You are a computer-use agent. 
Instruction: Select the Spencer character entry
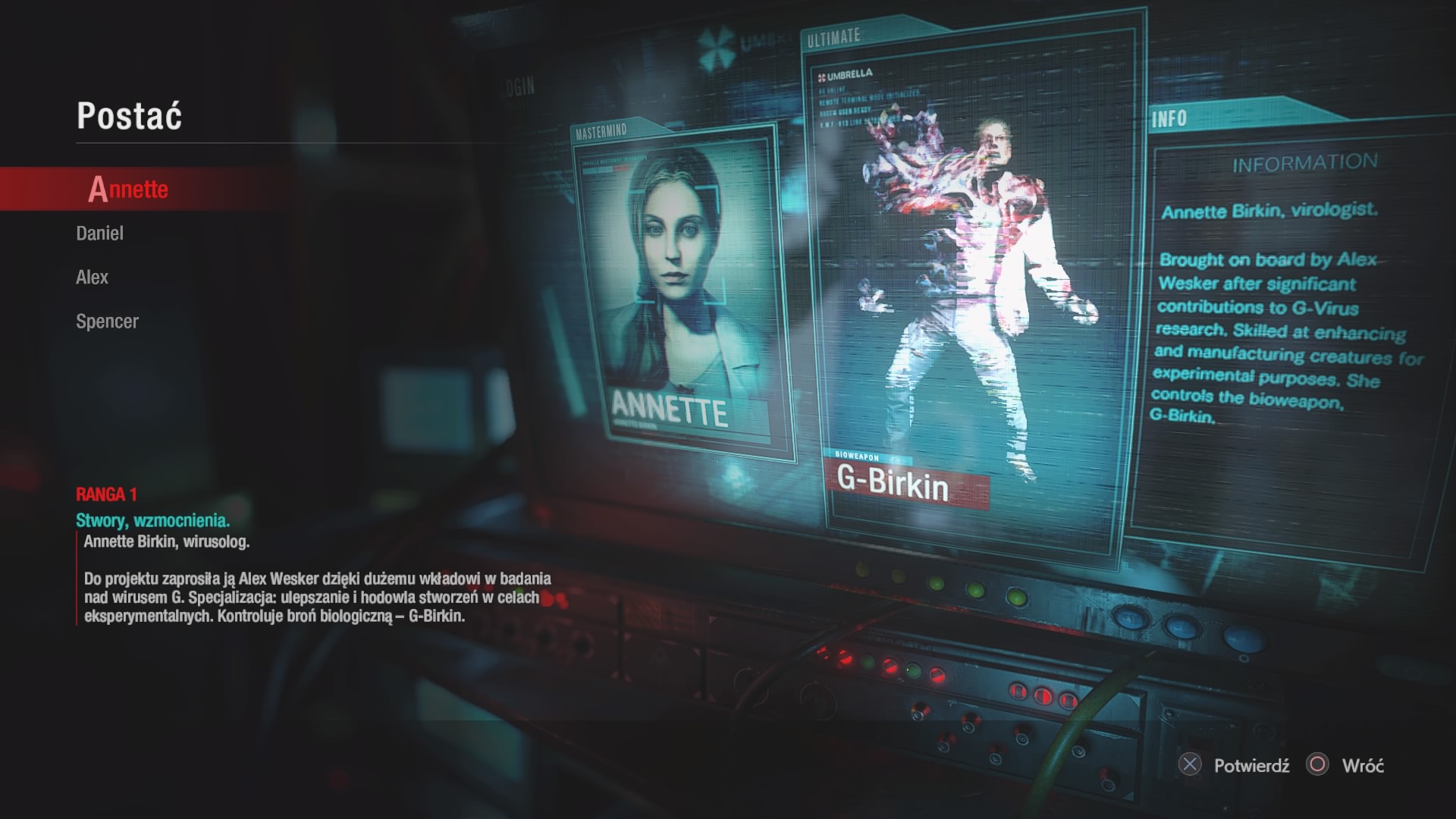click(107, 322)
